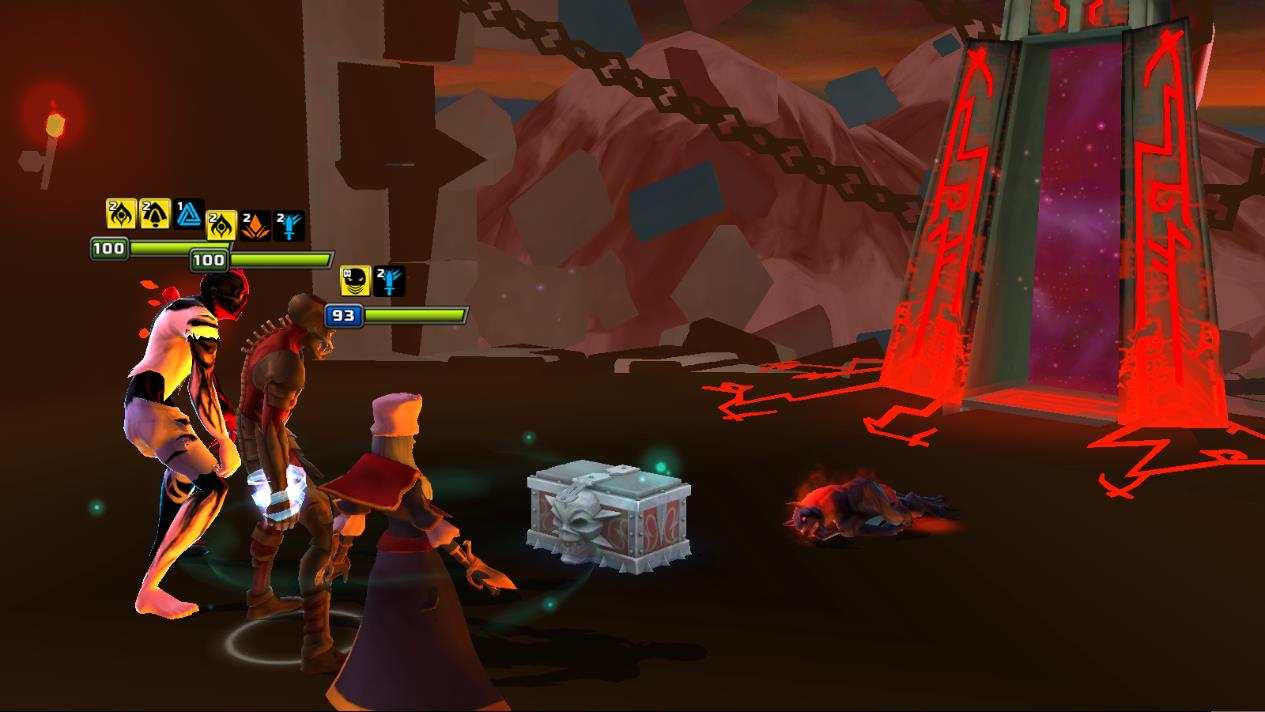The image size is (1265, 712).
Task: Inspect the blue triangle status effect icon
Action: tap(189, 213)
